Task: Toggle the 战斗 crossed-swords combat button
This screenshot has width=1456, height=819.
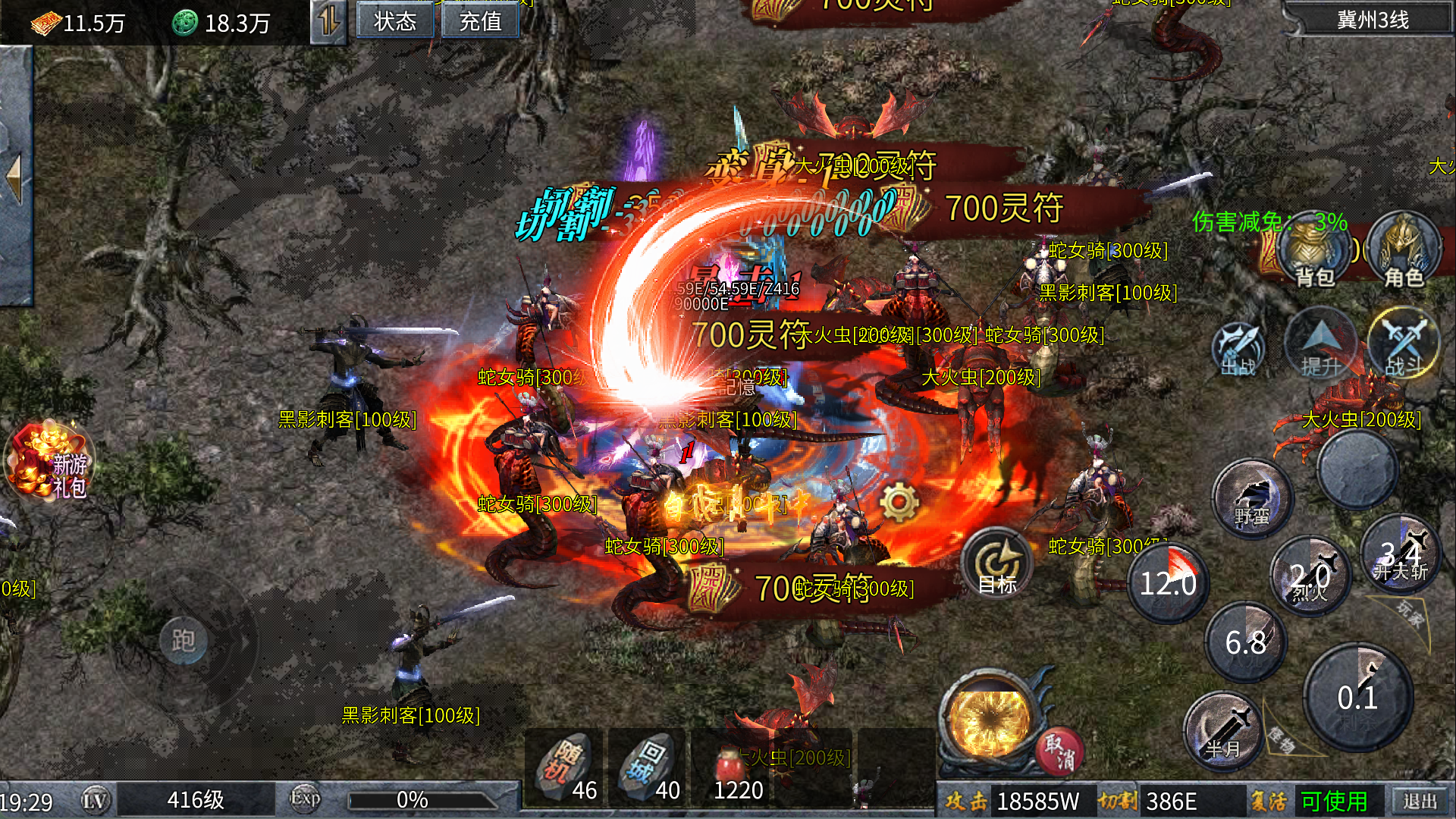Action: (1404, 345)
